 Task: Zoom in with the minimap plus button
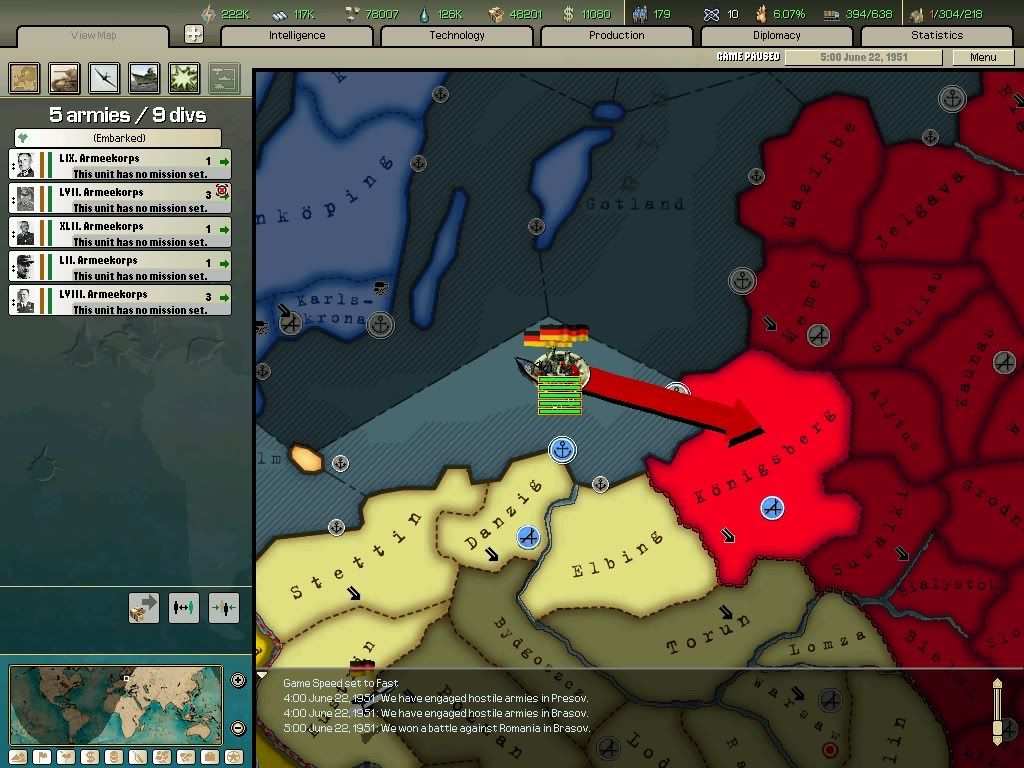(x=238, y=681)
